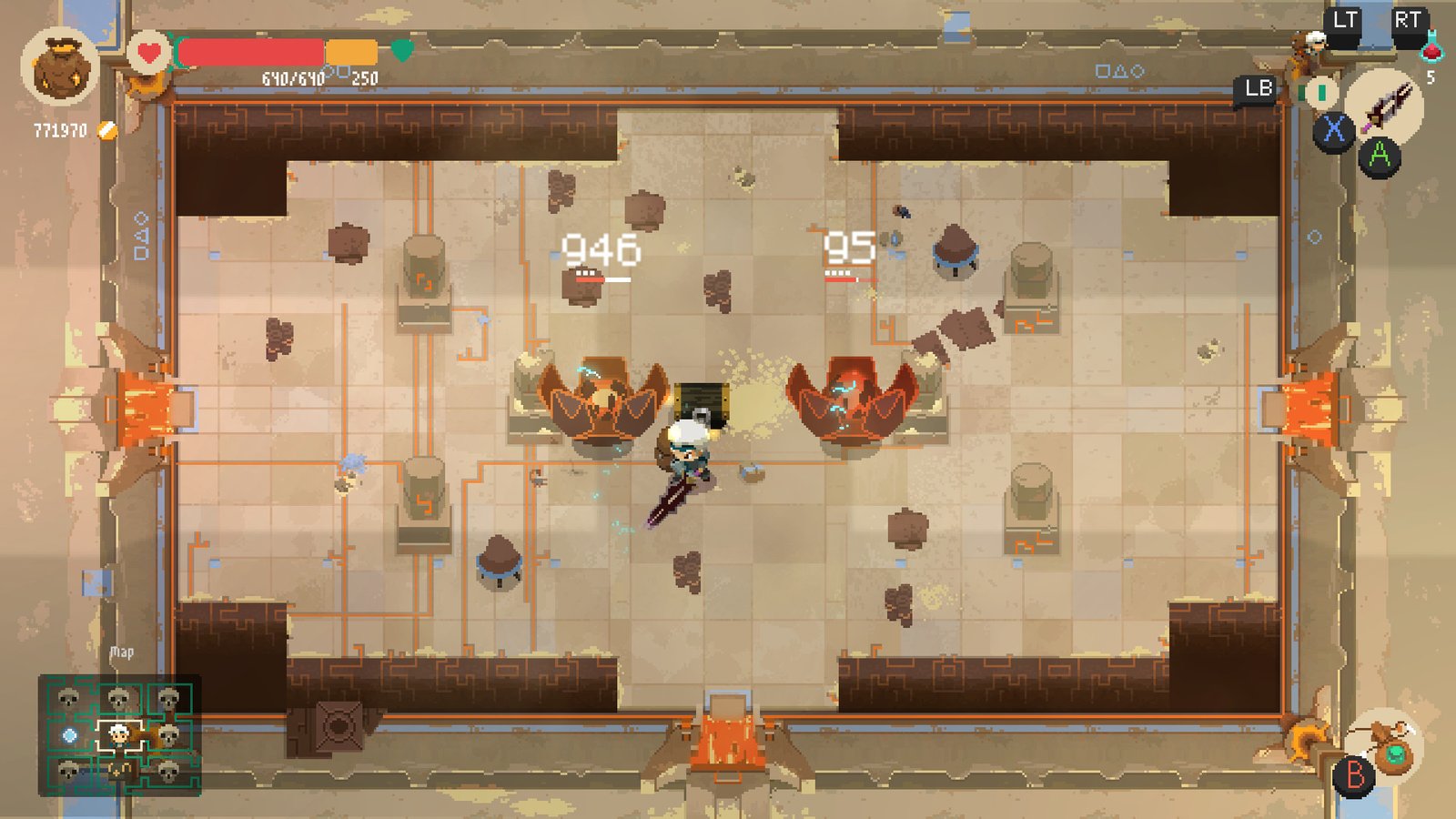Click the red heart health icon

coord(147,53)
